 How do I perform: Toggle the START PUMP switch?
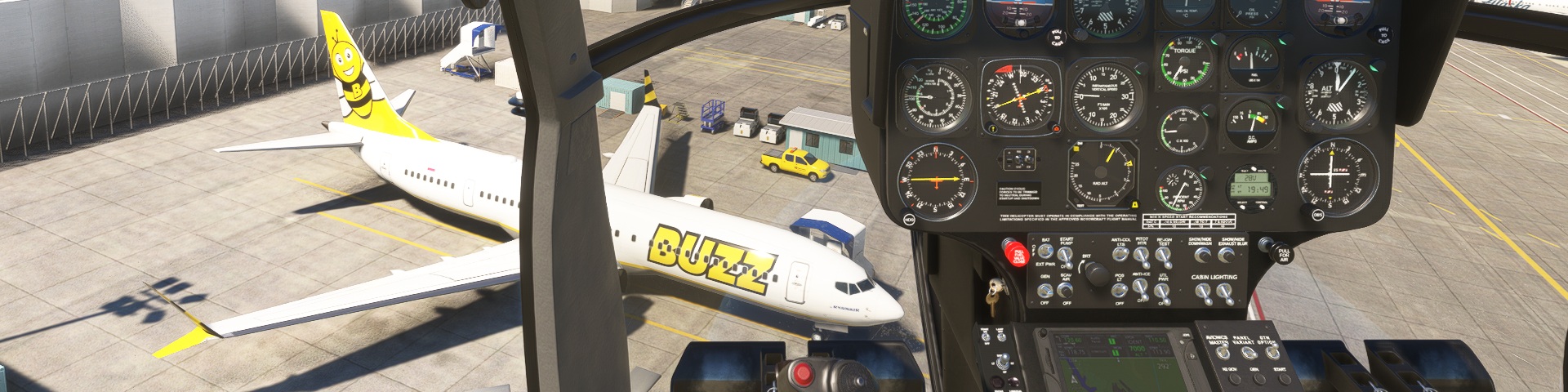[x=1066, y=256]
